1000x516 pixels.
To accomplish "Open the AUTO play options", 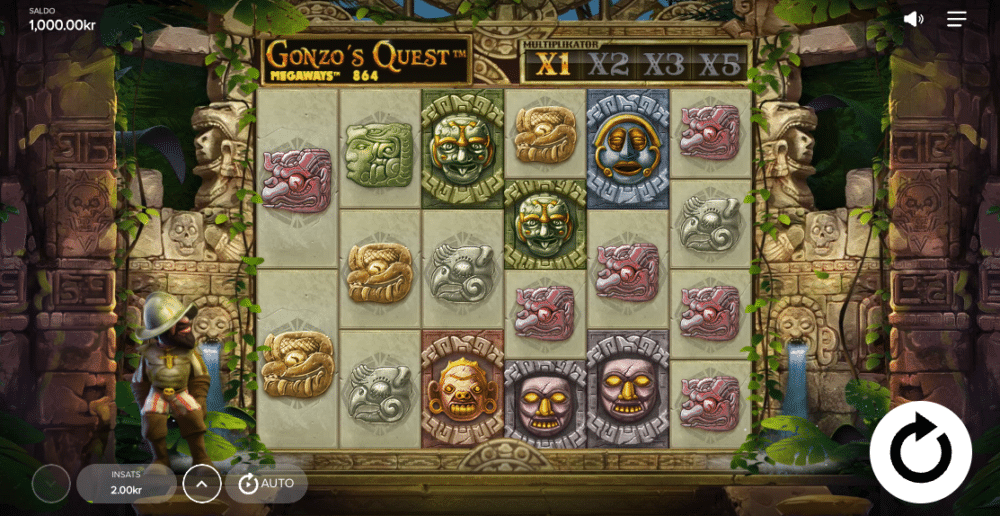I will [x=266, y=484].
